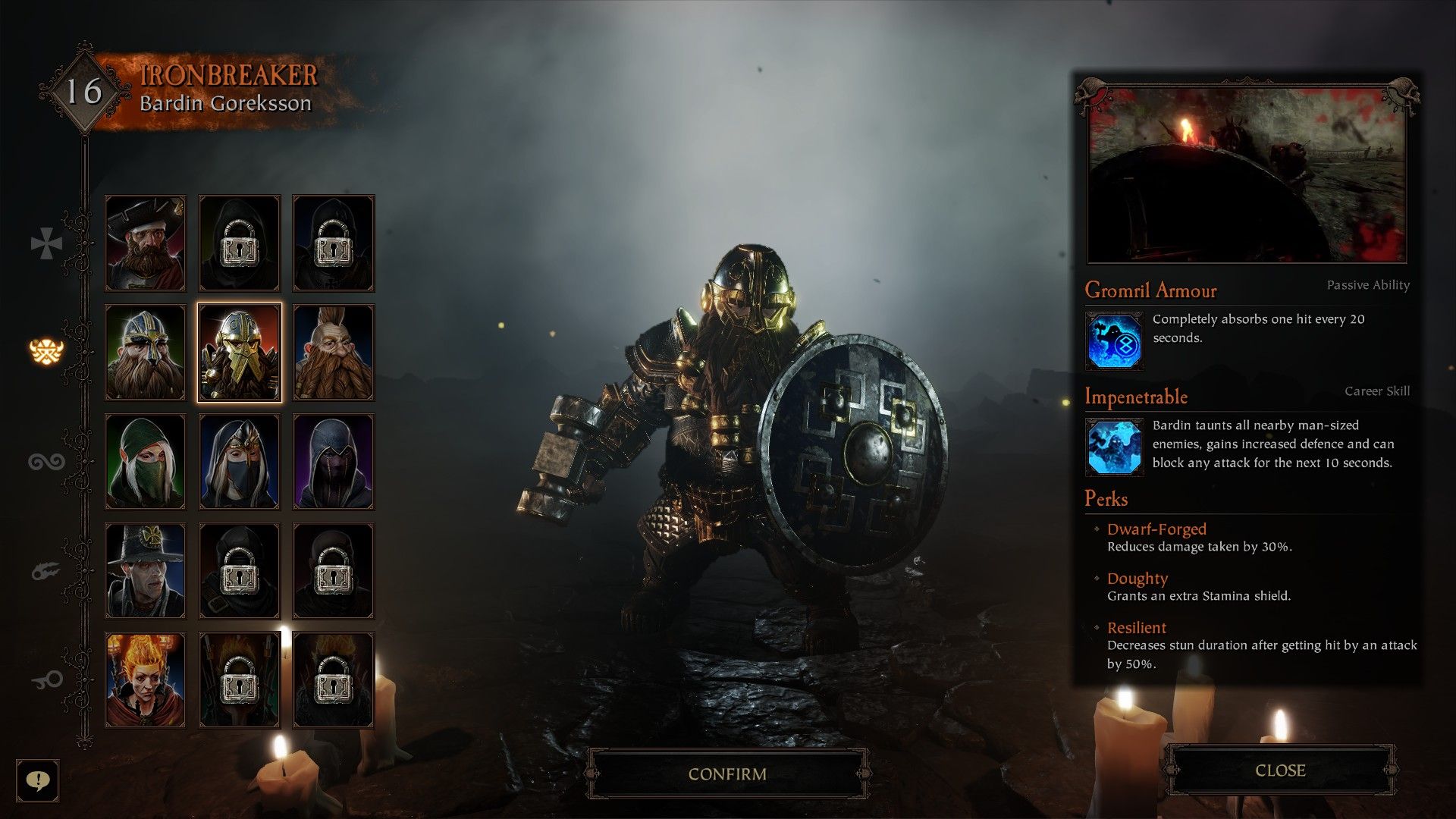Click the Gromril Armour passive ability icon

coord(1115,338)
